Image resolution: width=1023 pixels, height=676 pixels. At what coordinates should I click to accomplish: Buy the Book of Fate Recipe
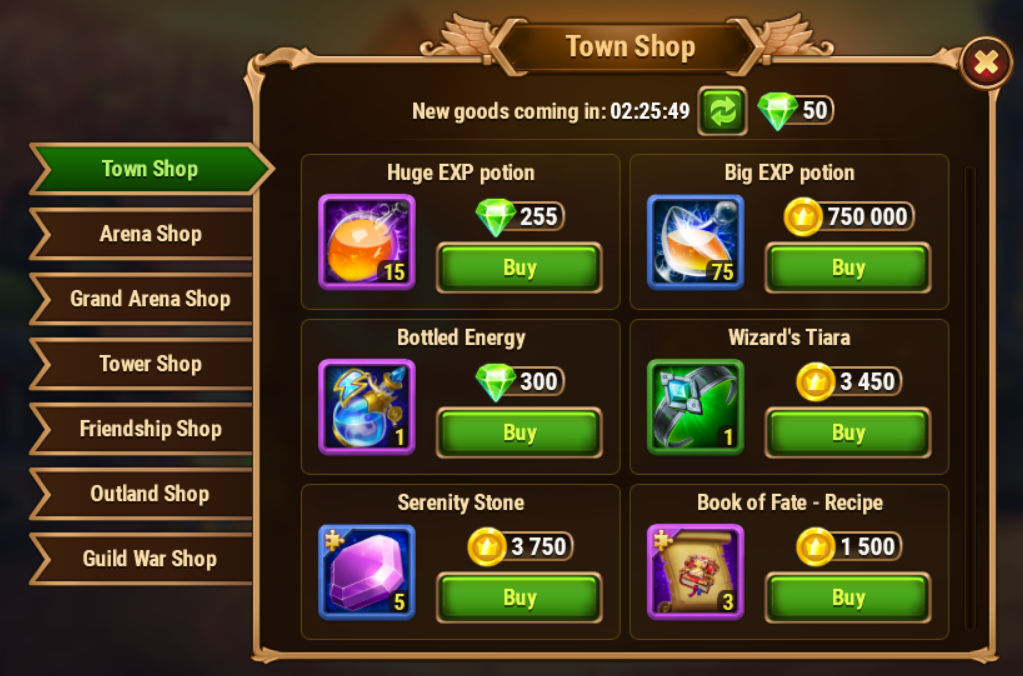pyautogui.click(x=848, y=598)
